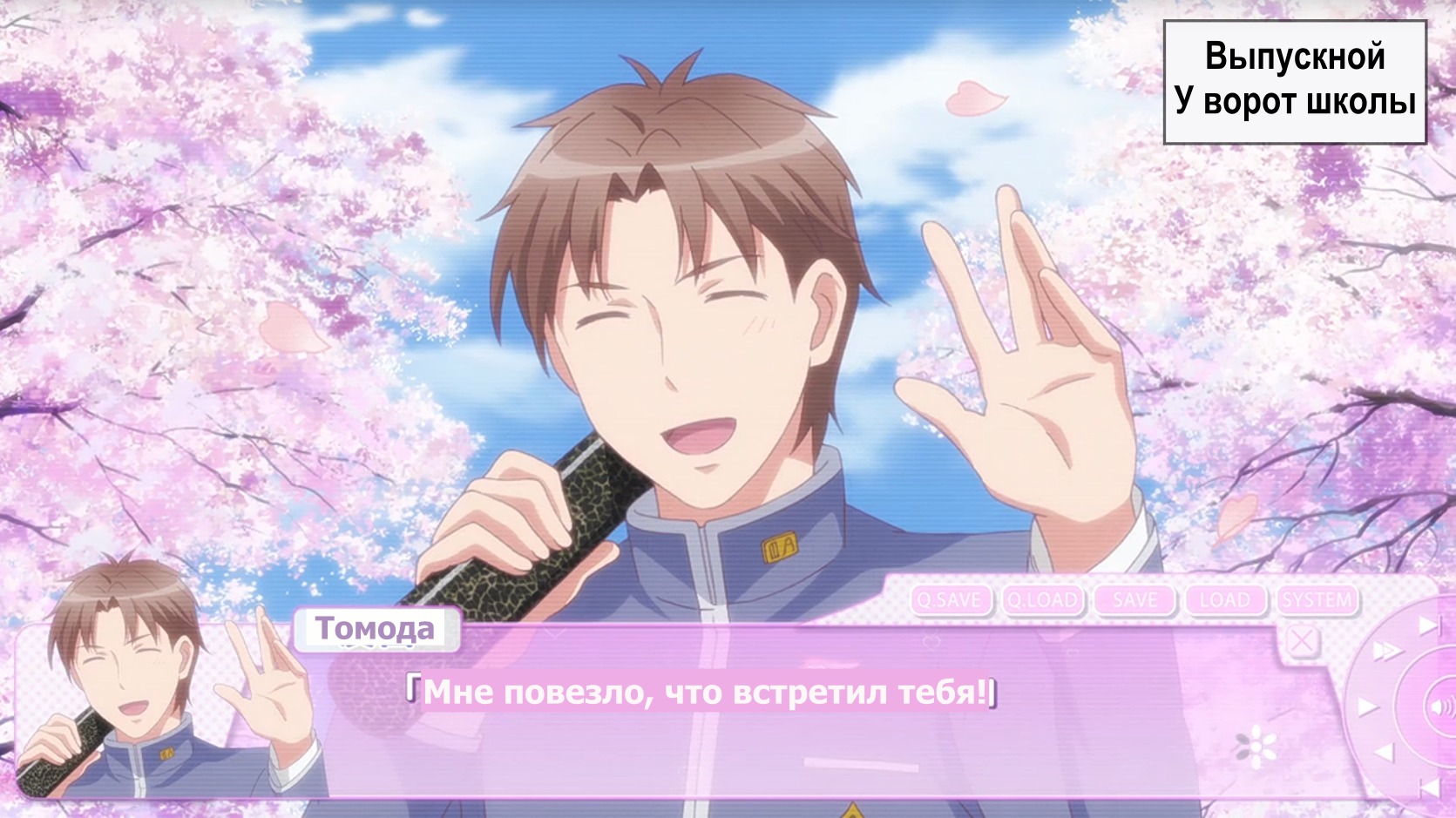This screenshot has width=1456, height=818.
Task: Advance the dialogue by clicking the flower indicator
Action: point(1256,746)
